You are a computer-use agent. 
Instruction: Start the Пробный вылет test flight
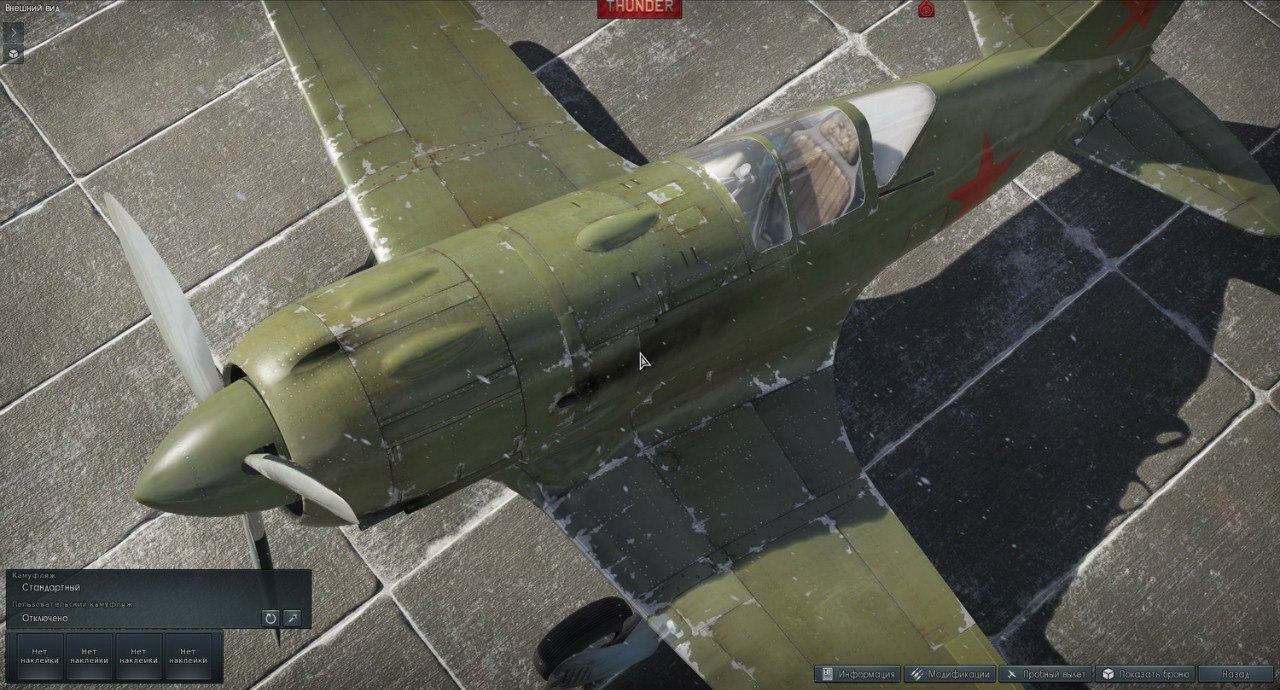click(1043, 675)
